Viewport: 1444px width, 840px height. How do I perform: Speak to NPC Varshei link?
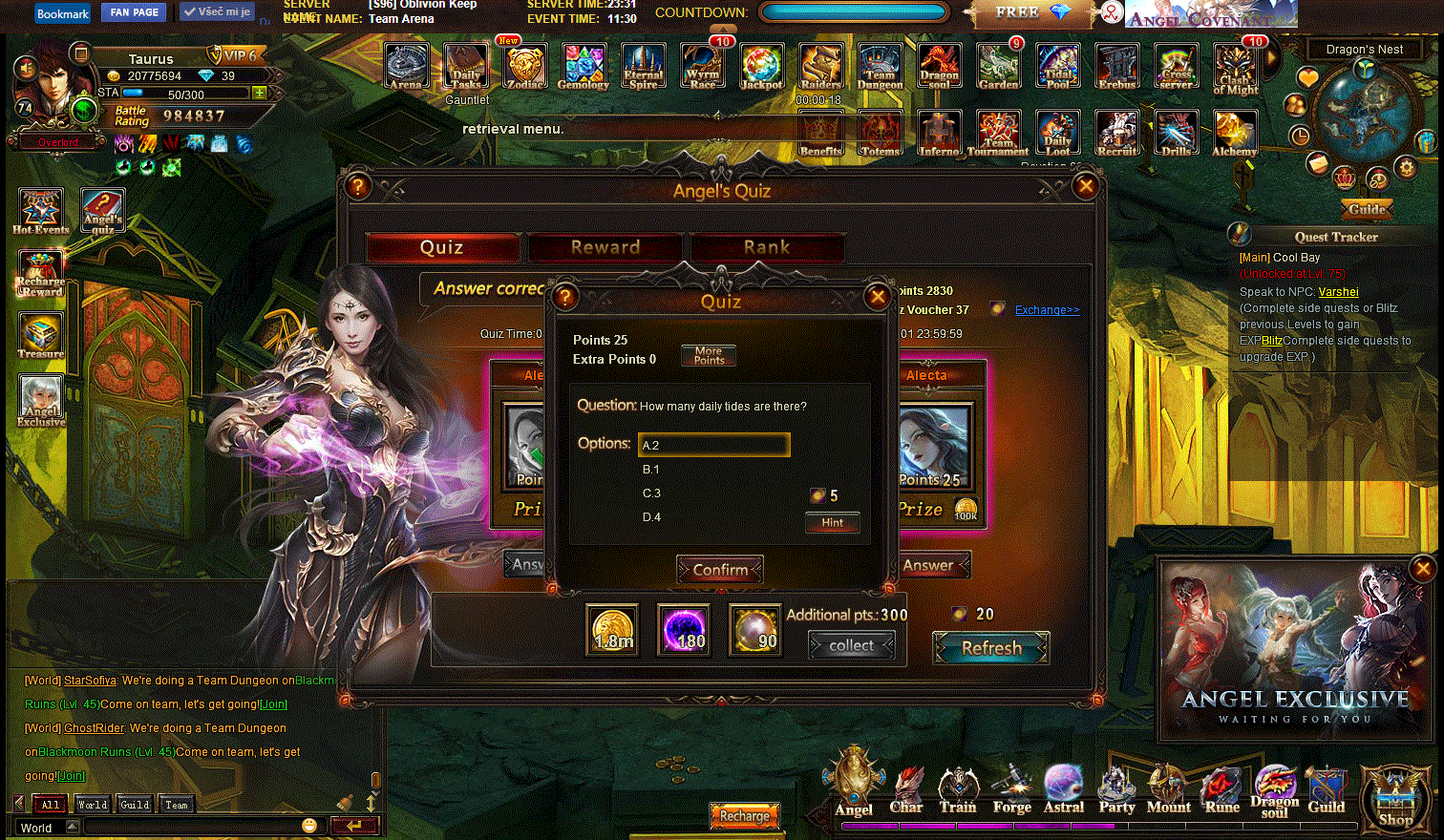[x=1338, y=292]
